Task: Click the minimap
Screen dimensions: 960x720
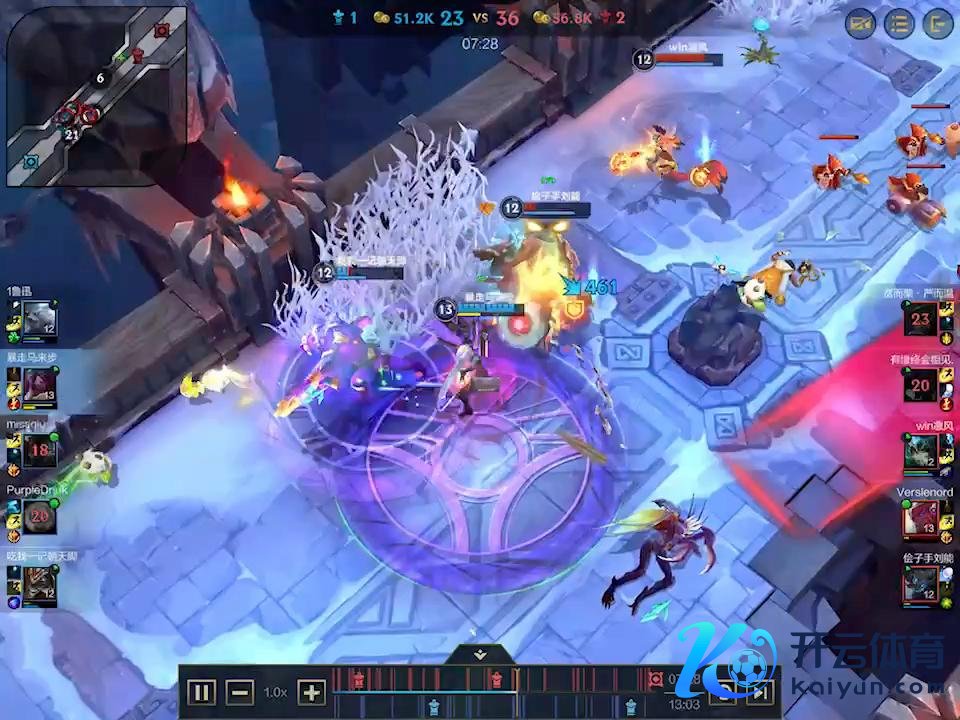Action: (97, 96)
